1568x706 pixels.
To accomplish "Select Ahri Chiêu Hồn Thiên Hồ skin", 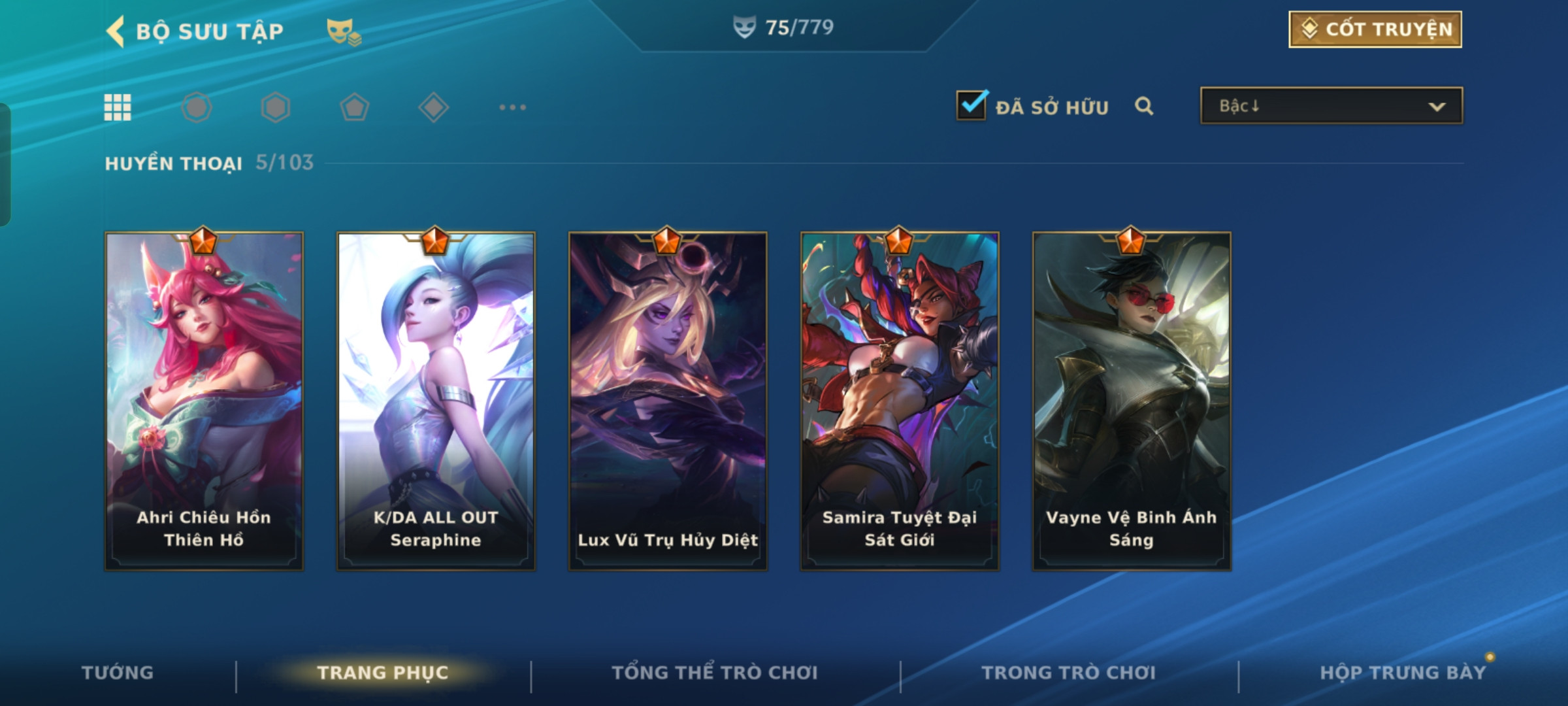I will (x=204, y=401).
